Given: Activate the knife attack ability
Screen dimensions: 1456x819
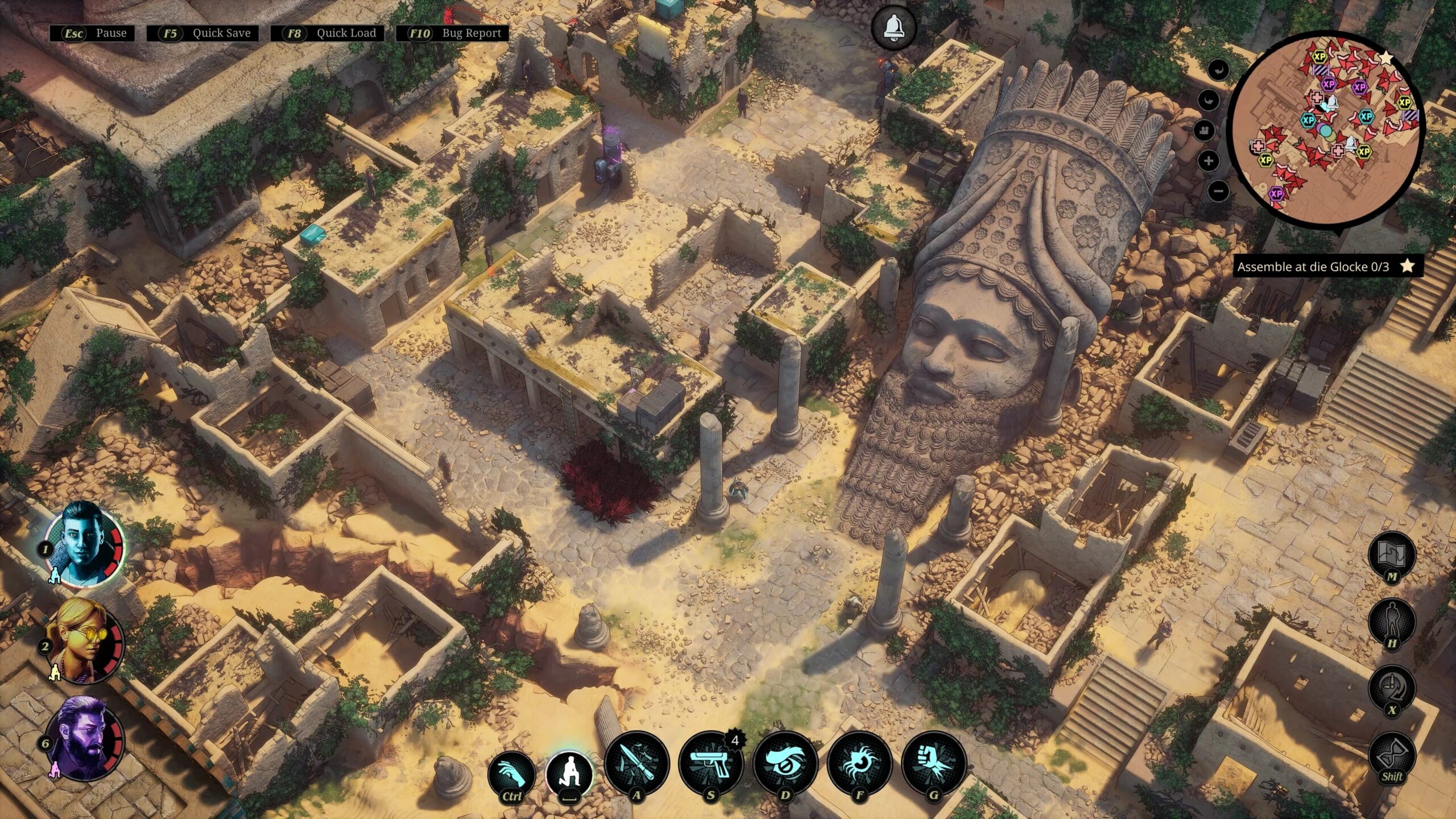Looking at the screenshot, I should coord(636,762).
